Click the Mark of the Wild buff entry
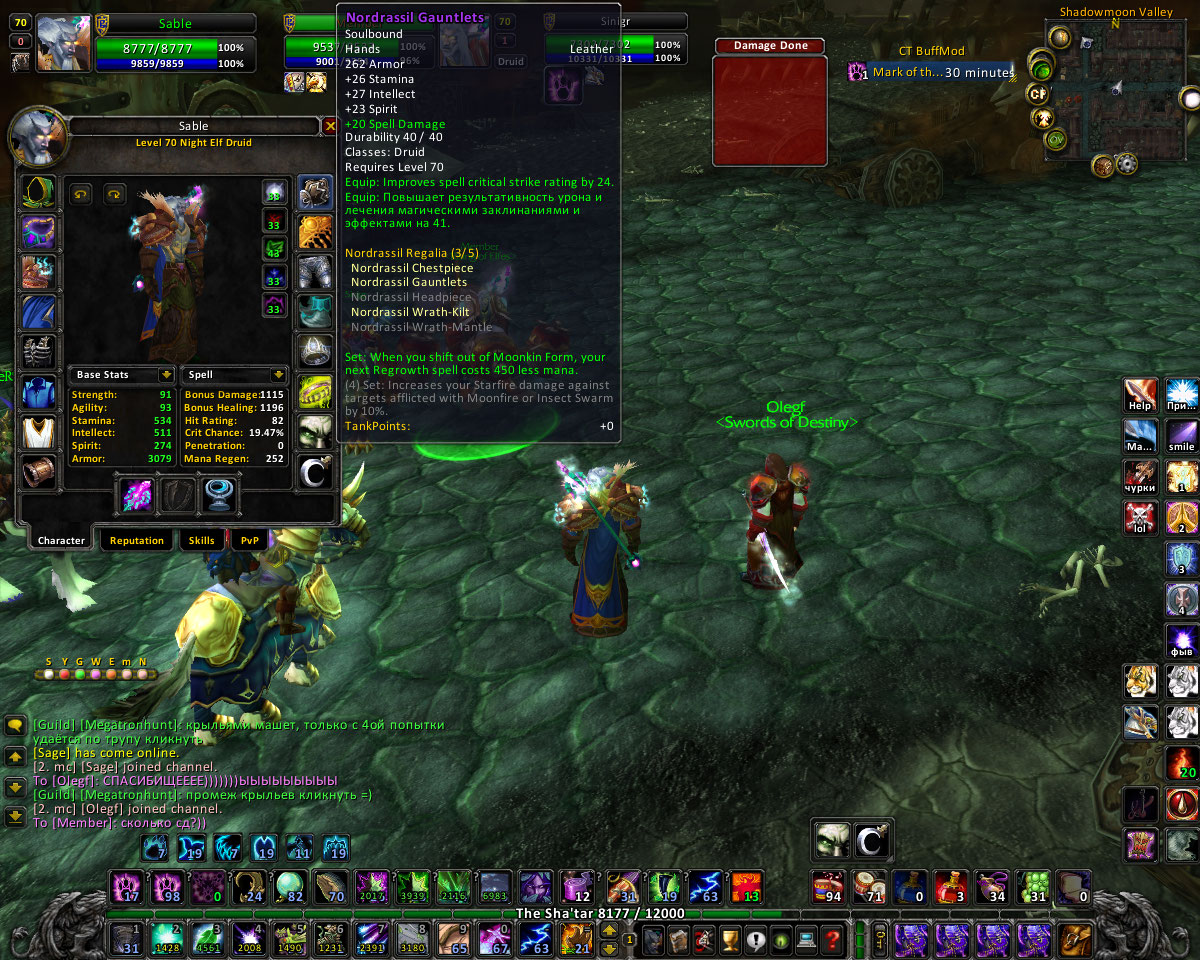The height and width of the screenshot is (960, 1200). (x=930, y=72)
